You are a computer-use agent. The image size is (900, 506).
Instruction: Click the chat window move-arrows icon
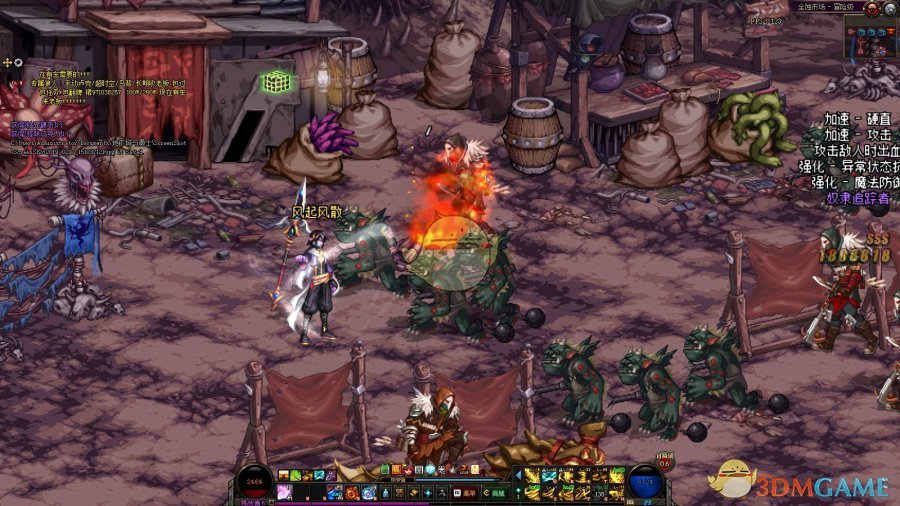[x=7, y=62]
